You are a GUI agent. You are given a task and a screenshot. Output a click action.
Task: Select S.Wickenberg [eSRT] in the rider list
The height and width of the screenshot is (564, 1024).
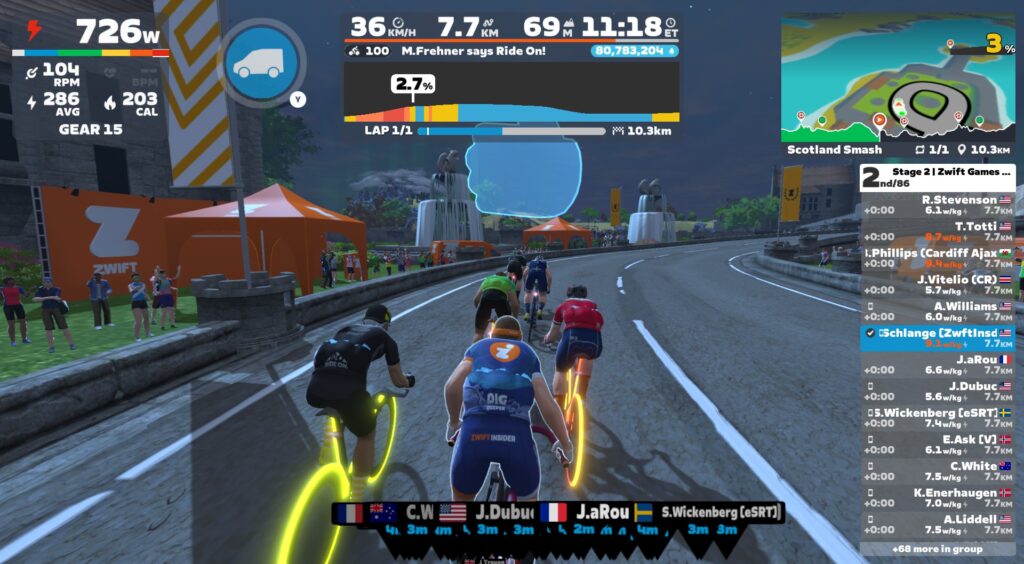[938, 417]
